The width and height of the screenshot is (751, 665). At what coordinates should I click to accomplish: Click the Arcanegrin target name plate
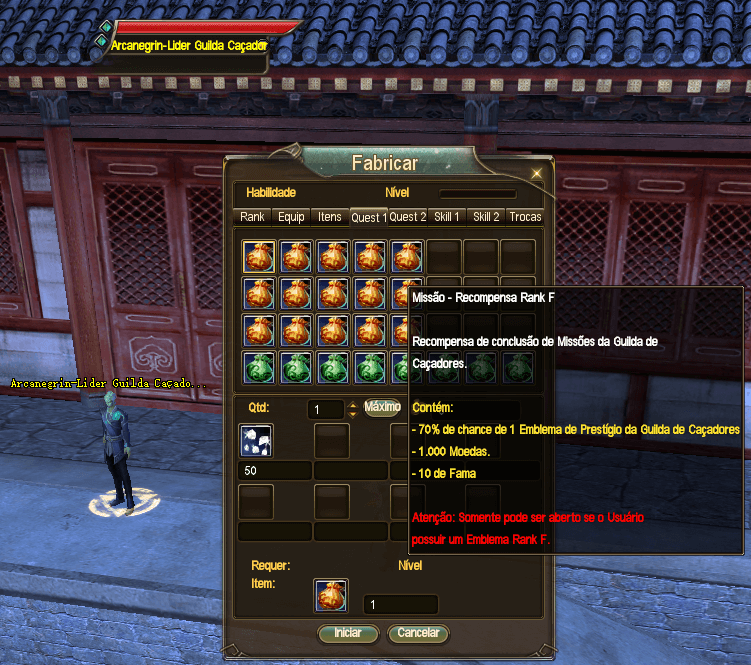click(190, 46)
